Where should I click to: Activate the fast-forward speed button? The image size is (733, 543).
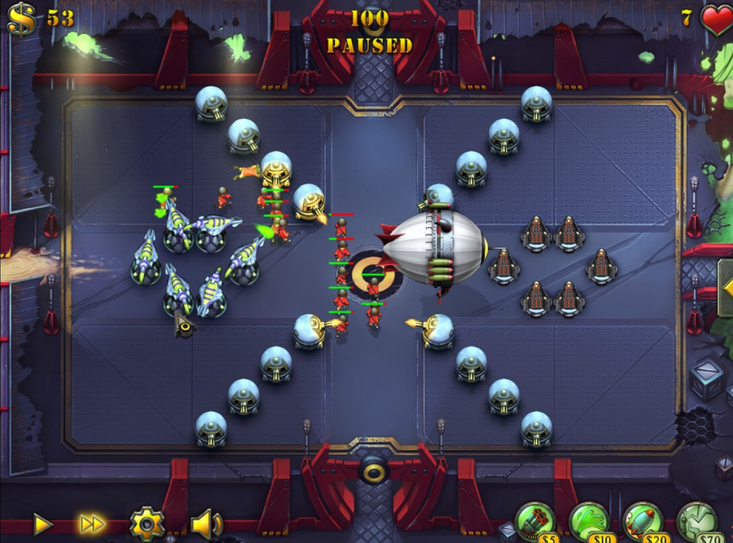click(92, 522)
